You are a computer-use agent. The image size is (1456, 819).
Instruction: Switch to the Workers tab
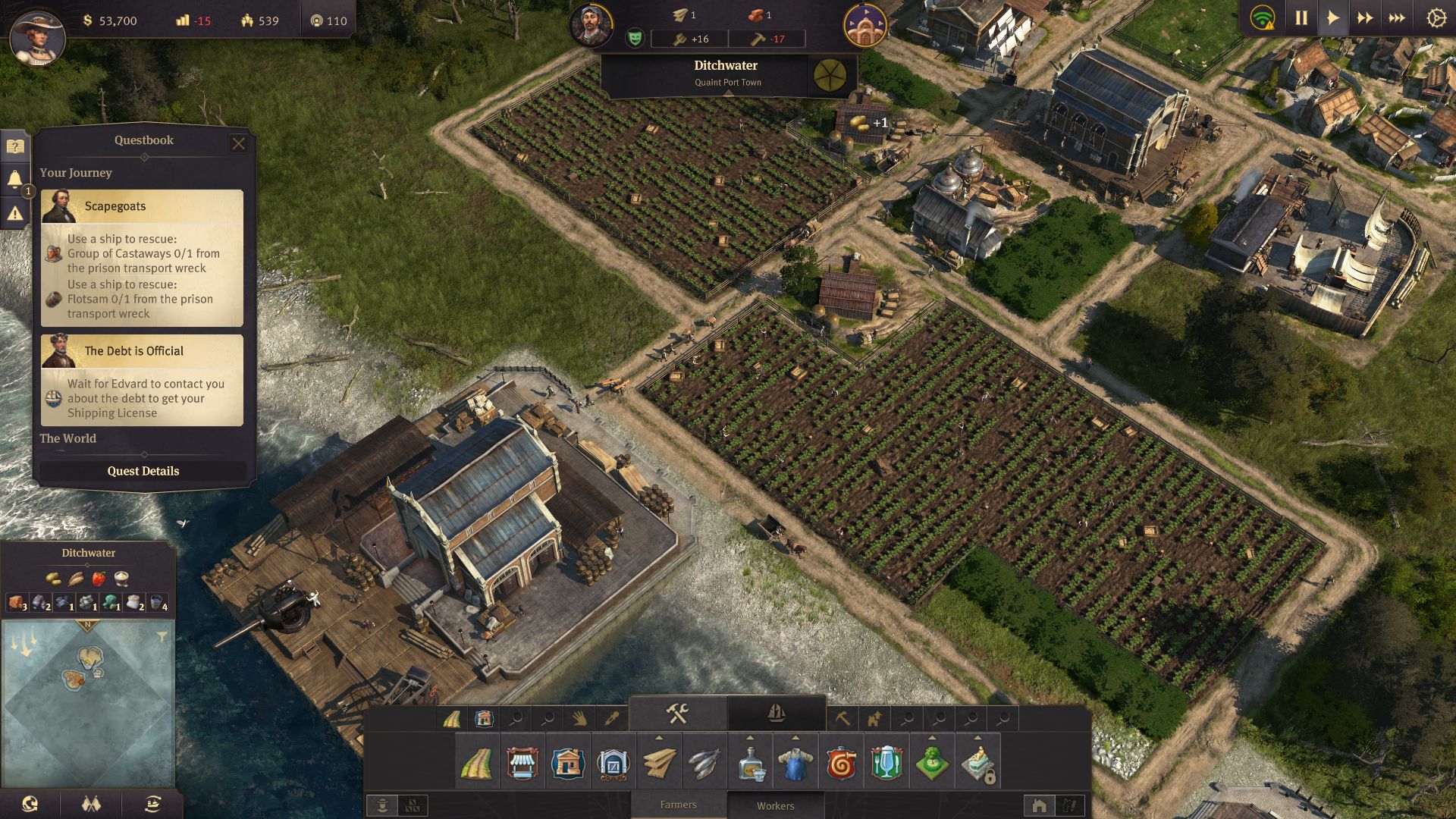775,805
